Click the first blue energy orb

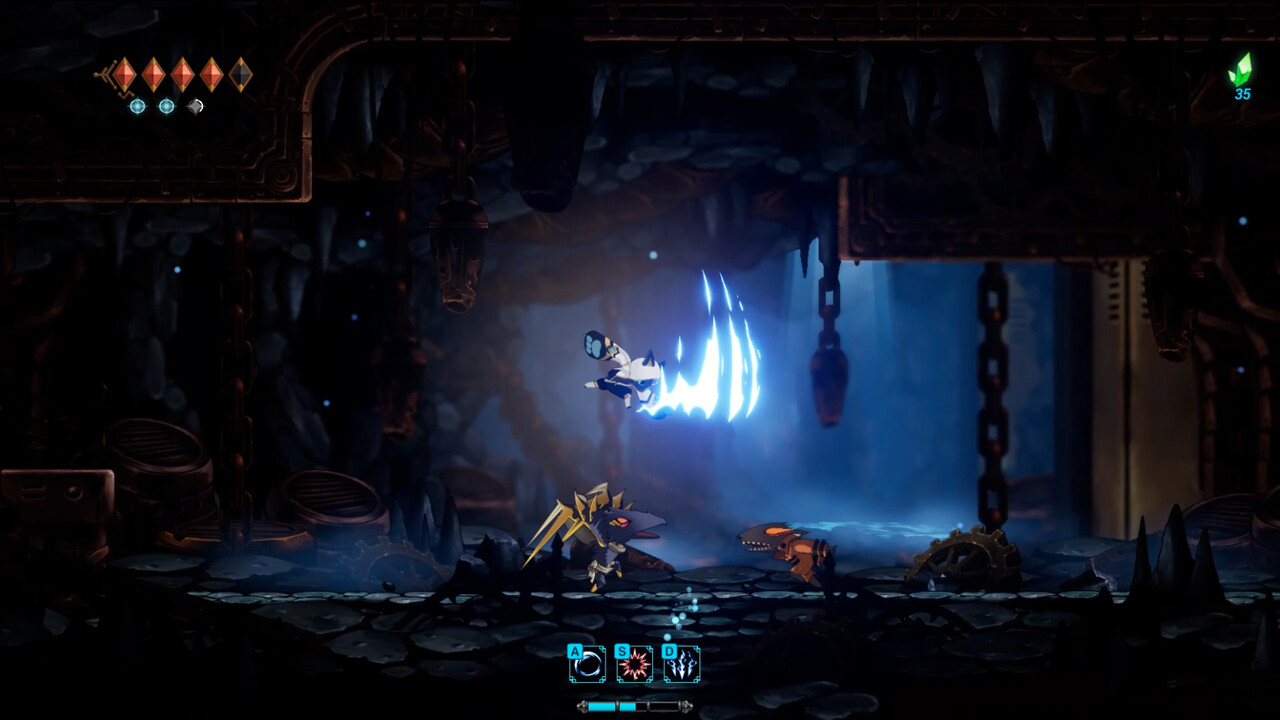point(138,106)
